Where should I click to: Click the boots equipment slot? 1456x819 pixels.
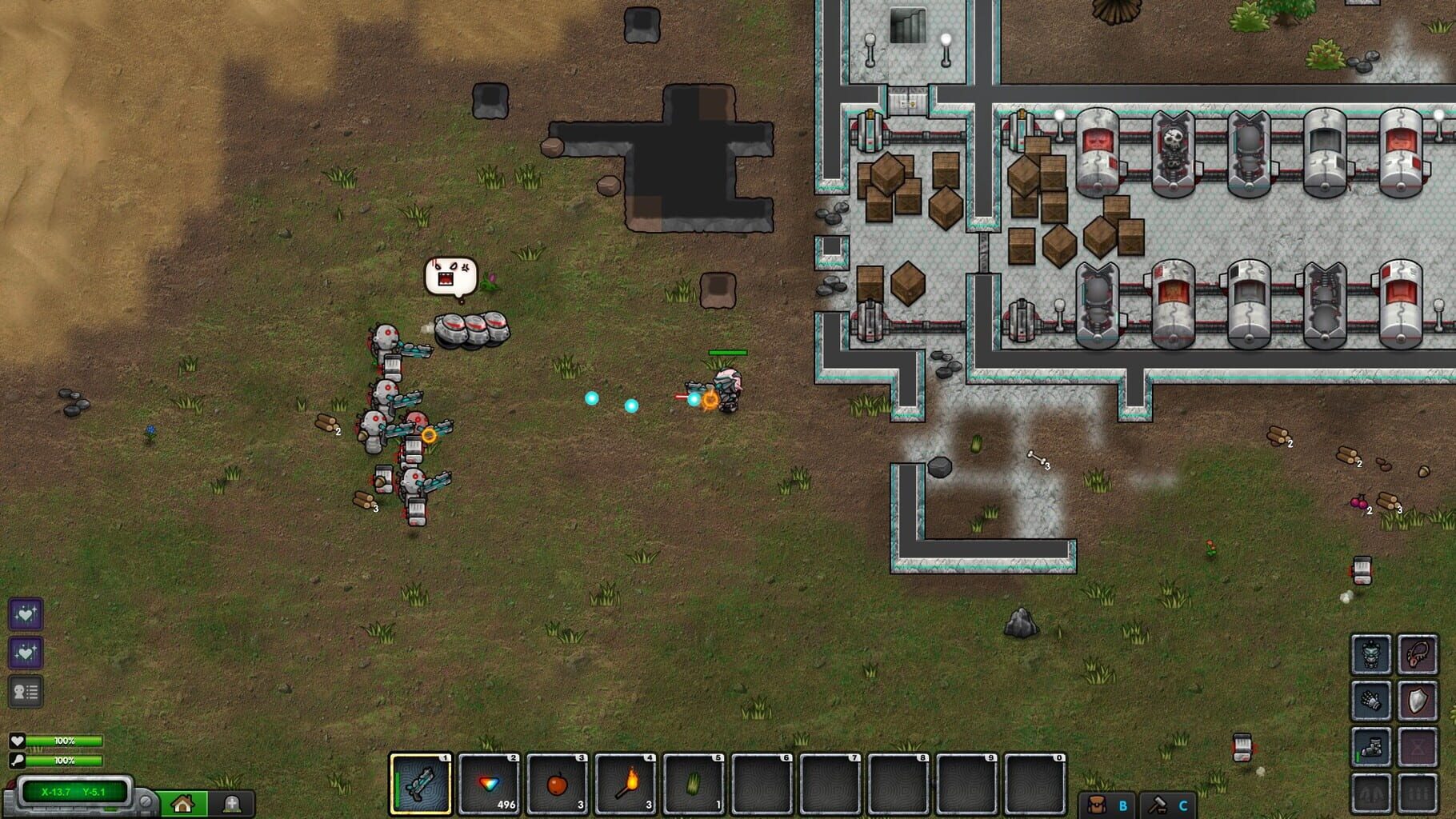(1370, 748)
